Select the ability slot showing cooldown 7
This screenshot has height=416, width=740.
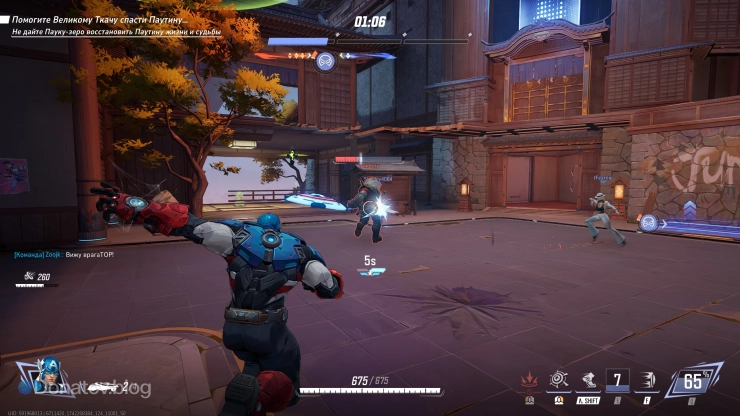pos(619,380)
